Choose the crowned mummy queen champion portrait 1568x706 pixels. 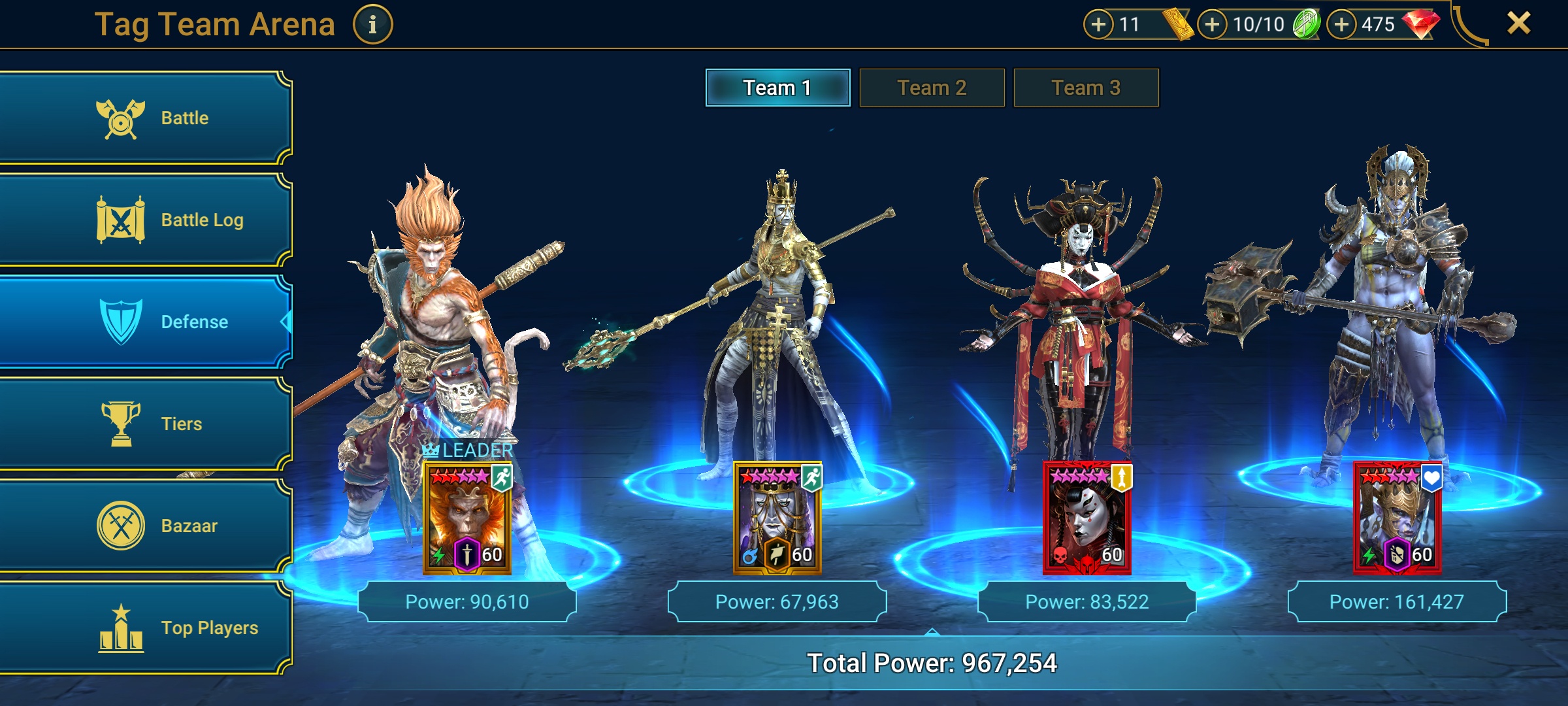pyautogui.click(x=777, y=518)
